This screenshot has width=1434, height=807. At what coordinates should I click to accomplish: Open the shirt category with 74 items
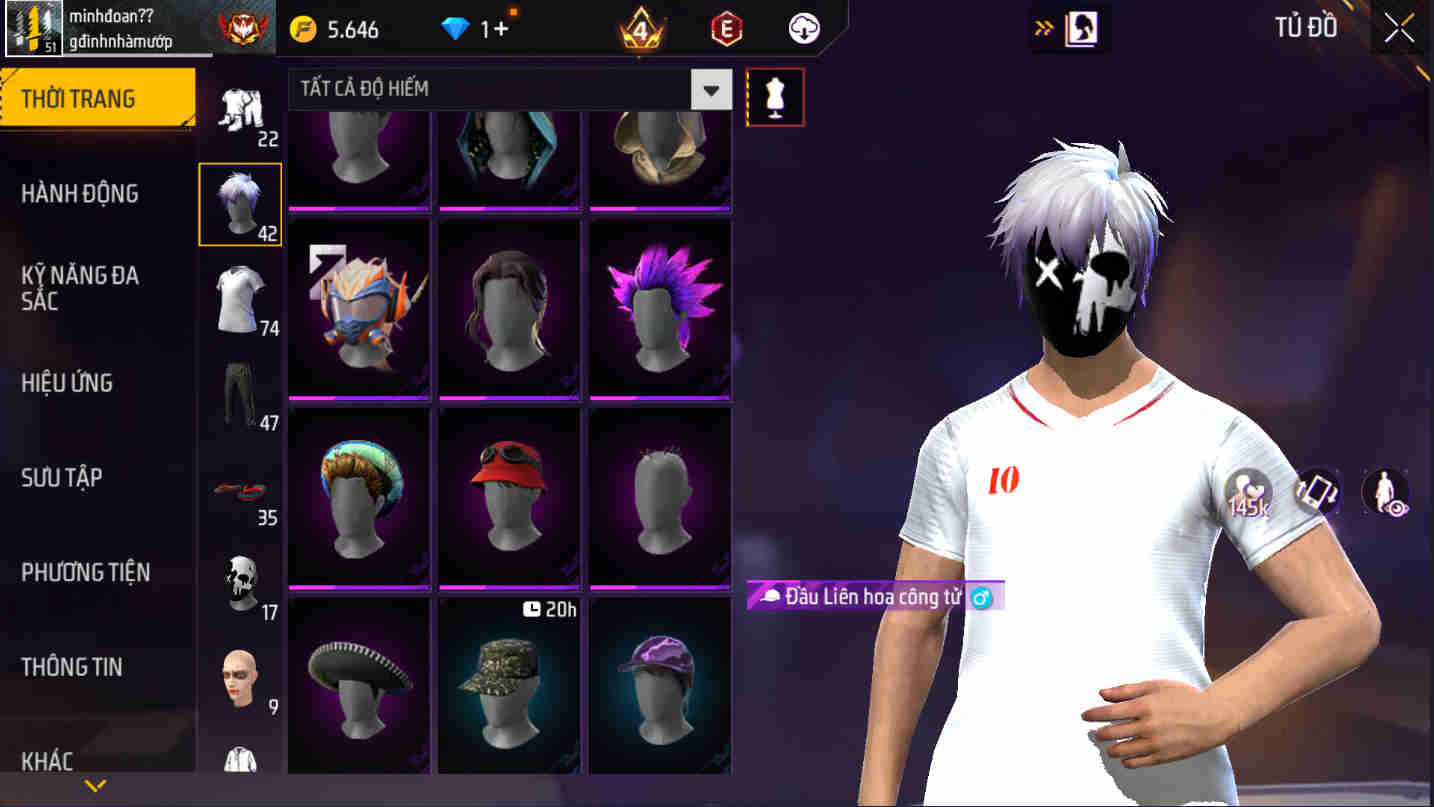[x=240, y=295]
